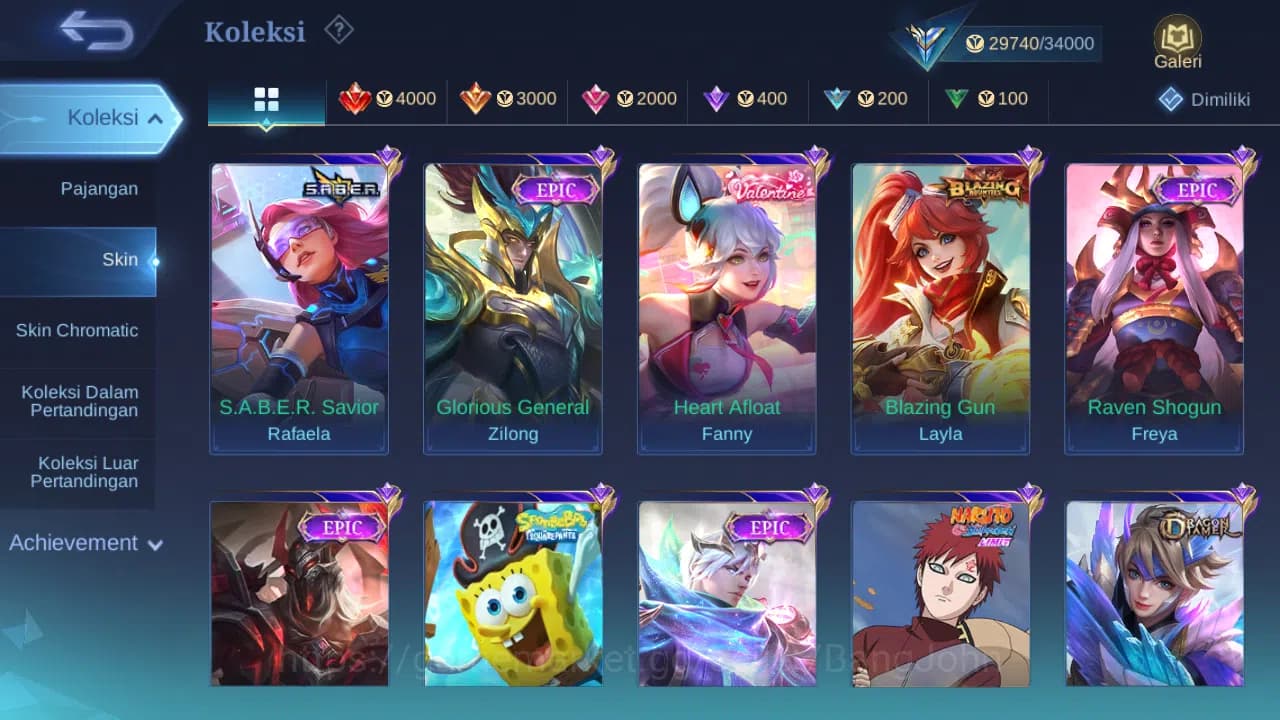Screen dimensions: 1280x720
Task: Click the back arrow to exit Koleksi
Action: pyautogui.click(x=92, y=31)
